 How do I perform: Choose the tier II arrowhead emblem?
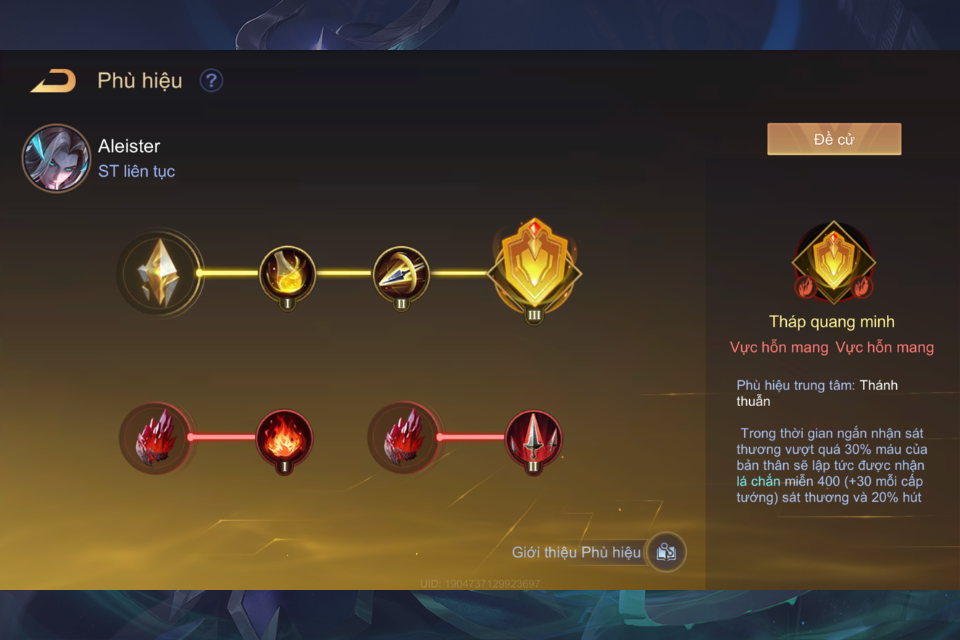pos(401,273)
